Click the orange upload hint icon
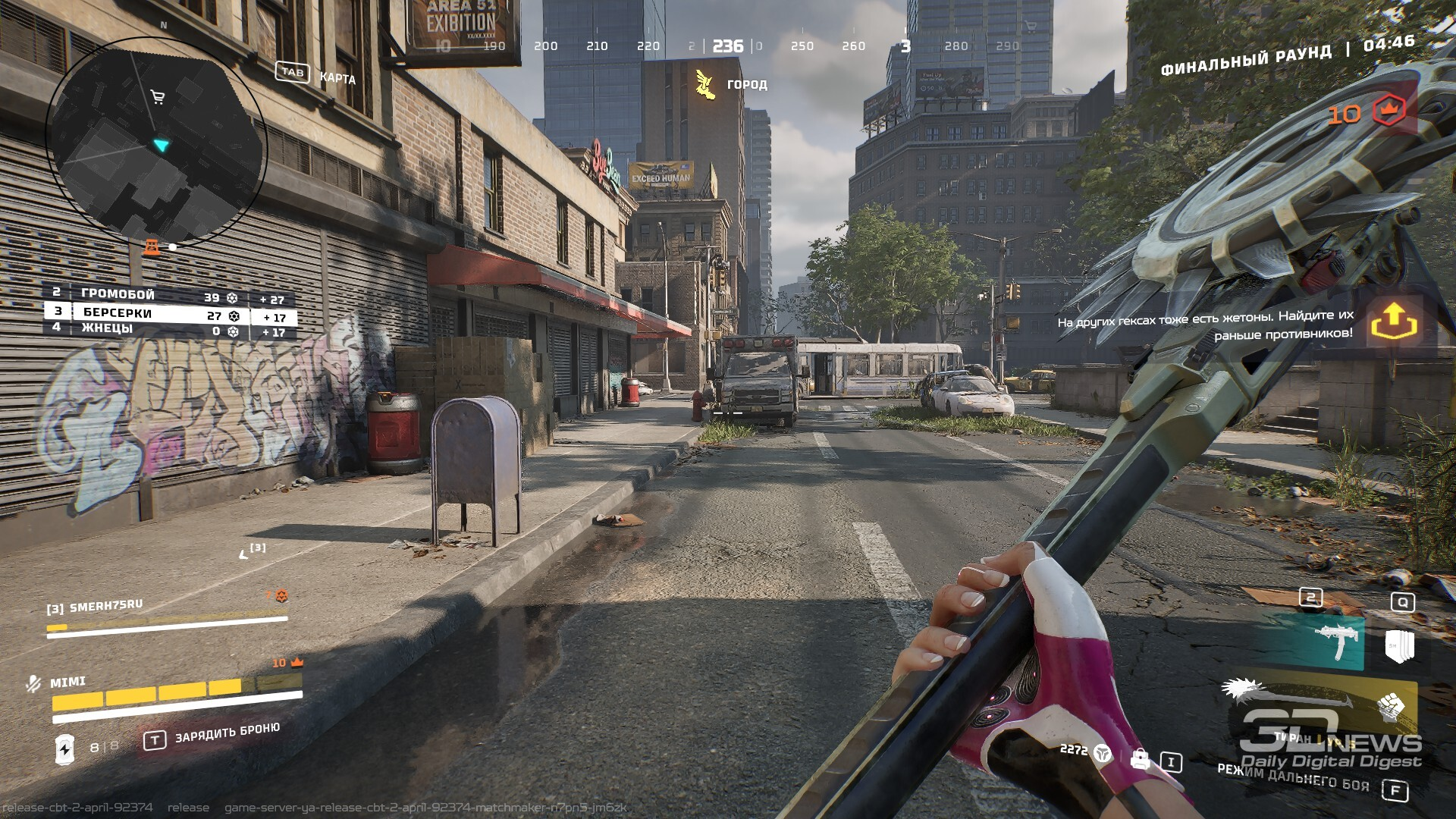 (1394, 323)
